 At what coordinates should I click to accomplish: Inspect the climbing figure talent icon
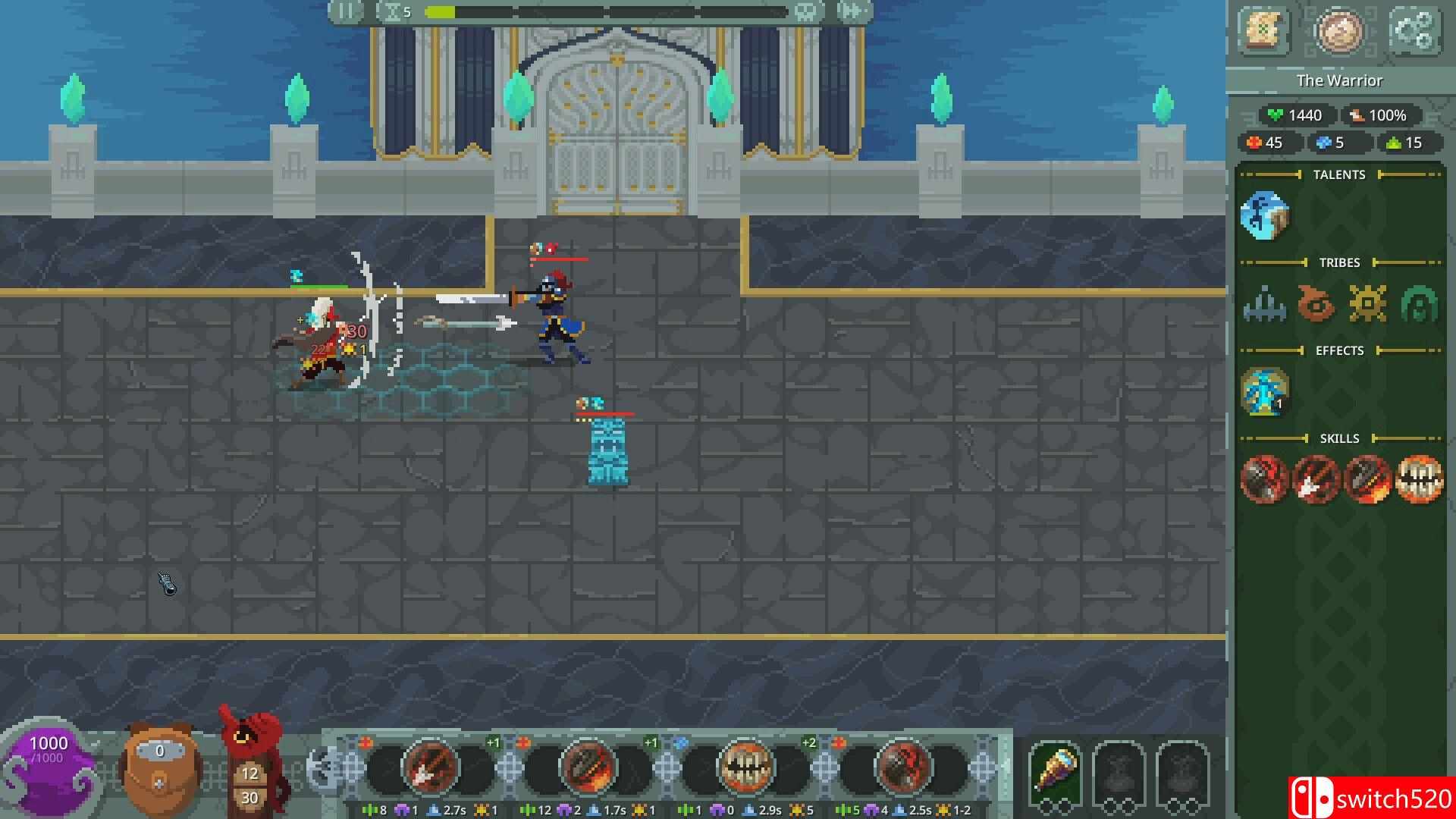click(x=1264, y=216)
